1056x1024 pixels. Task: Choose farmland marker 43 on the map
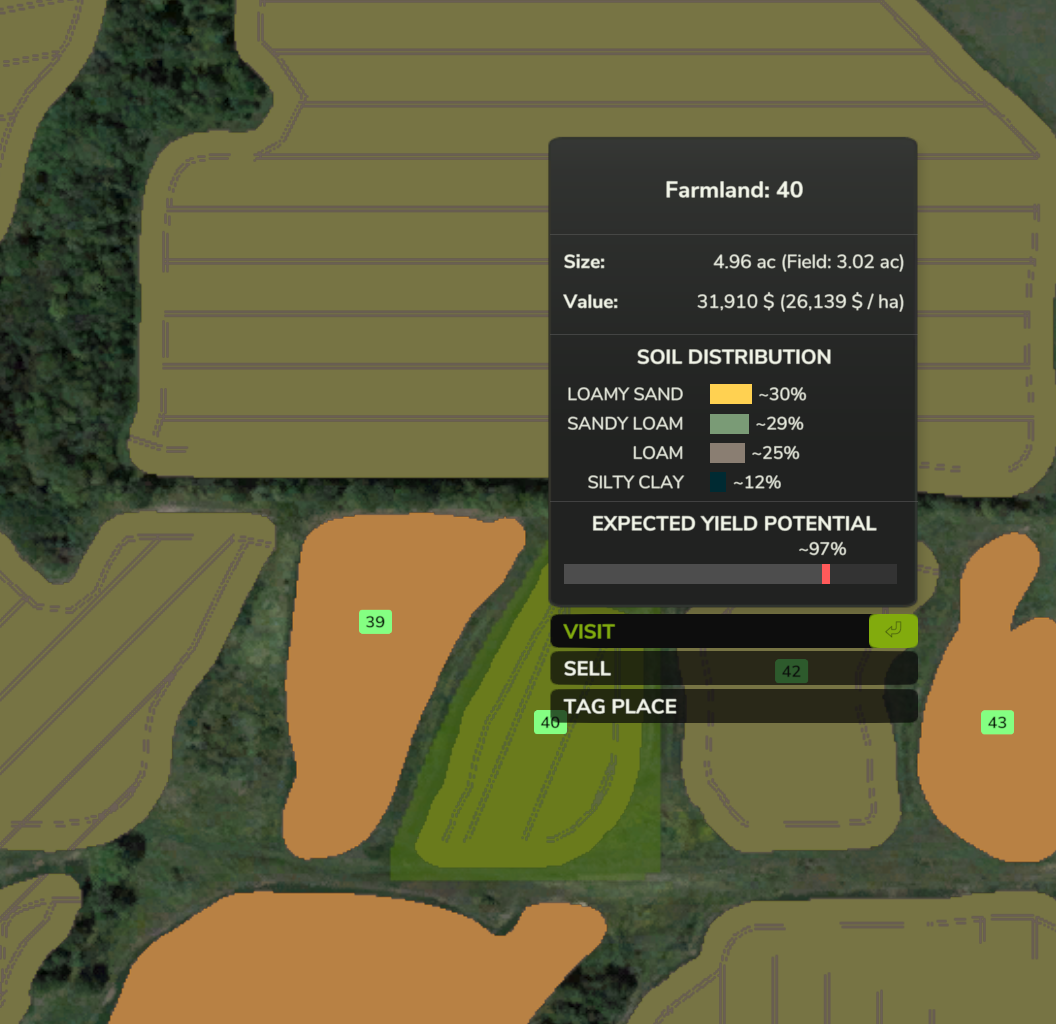[x=997, y=722]
